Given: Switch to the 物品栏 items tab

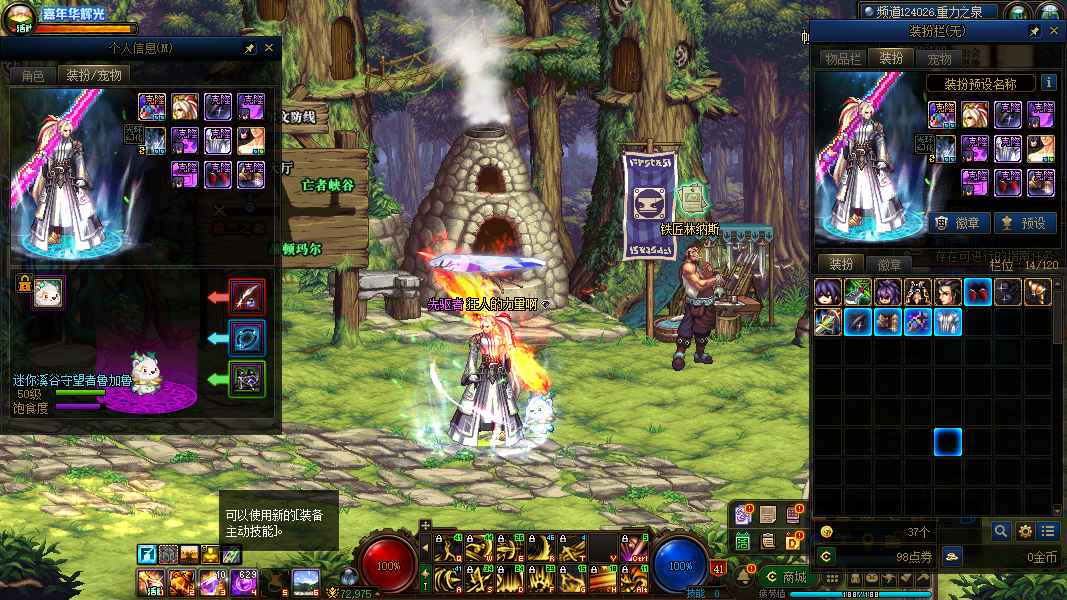Looking at the screenshot, I should tap(842, 59).
